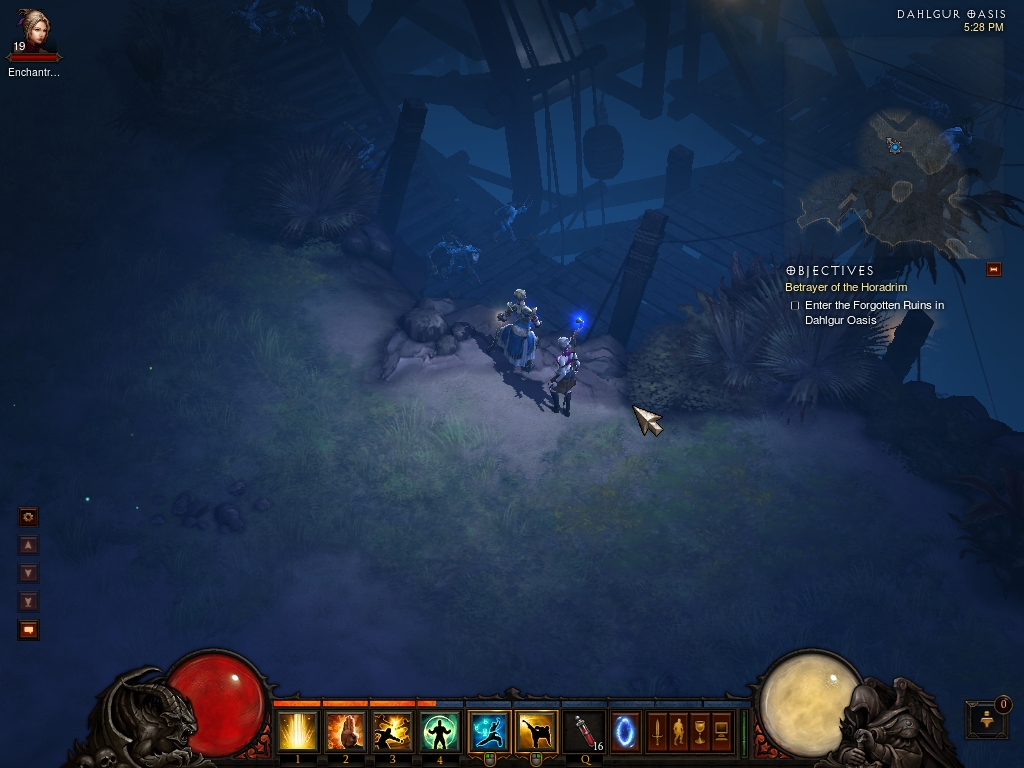Select the golden kick right-mouse skill
This screenshot has height=768, width=1024.
click(536, 732)
